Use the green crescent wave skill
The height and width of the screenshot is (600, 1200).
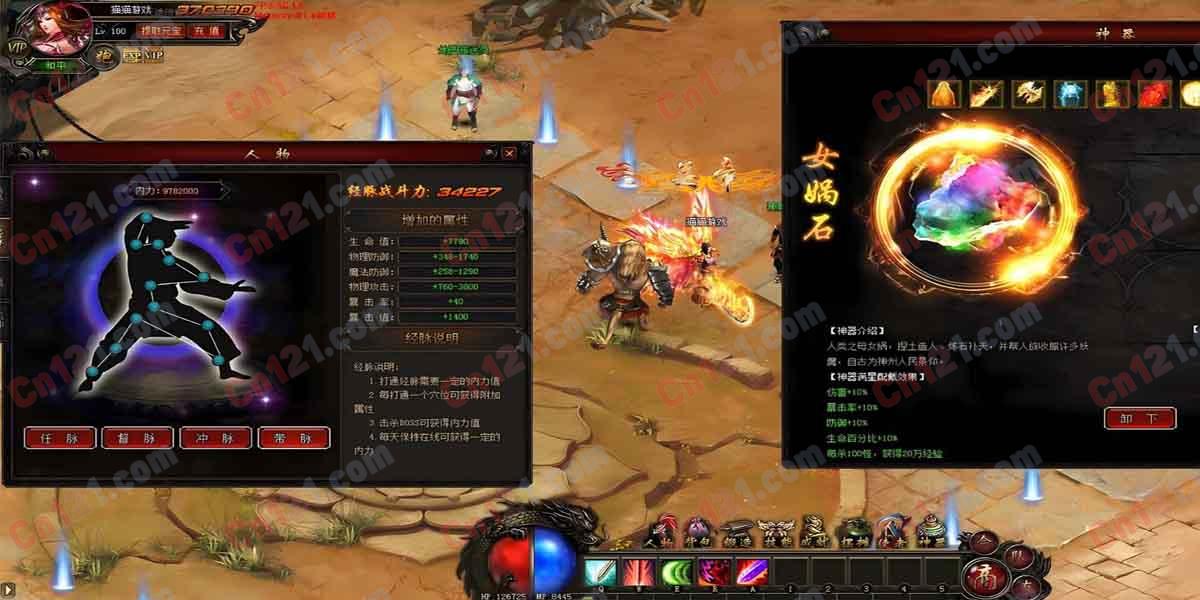676,573
